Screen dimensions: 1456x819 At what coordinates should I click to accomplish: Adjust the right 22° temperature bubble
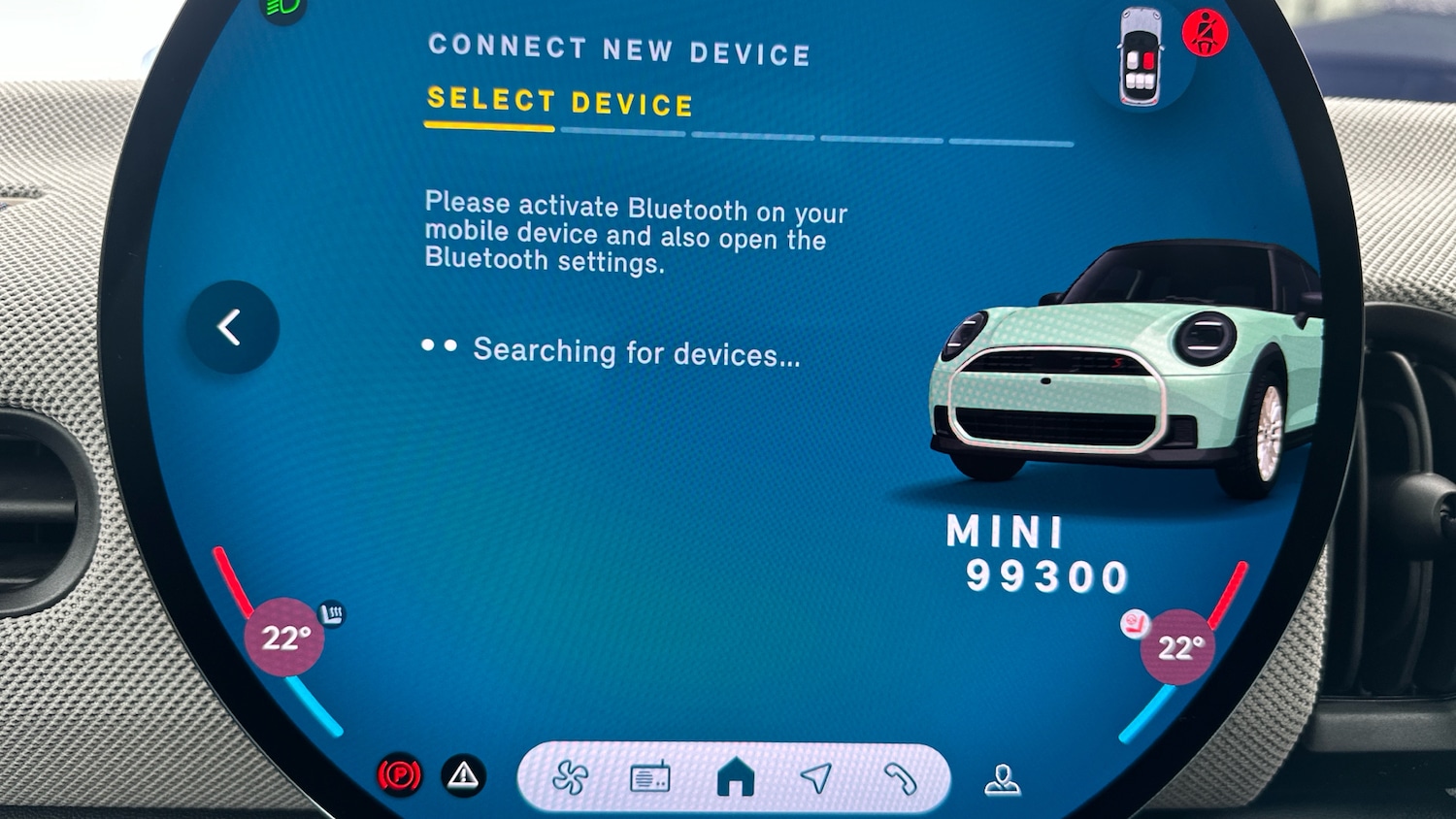[1178, 647]
